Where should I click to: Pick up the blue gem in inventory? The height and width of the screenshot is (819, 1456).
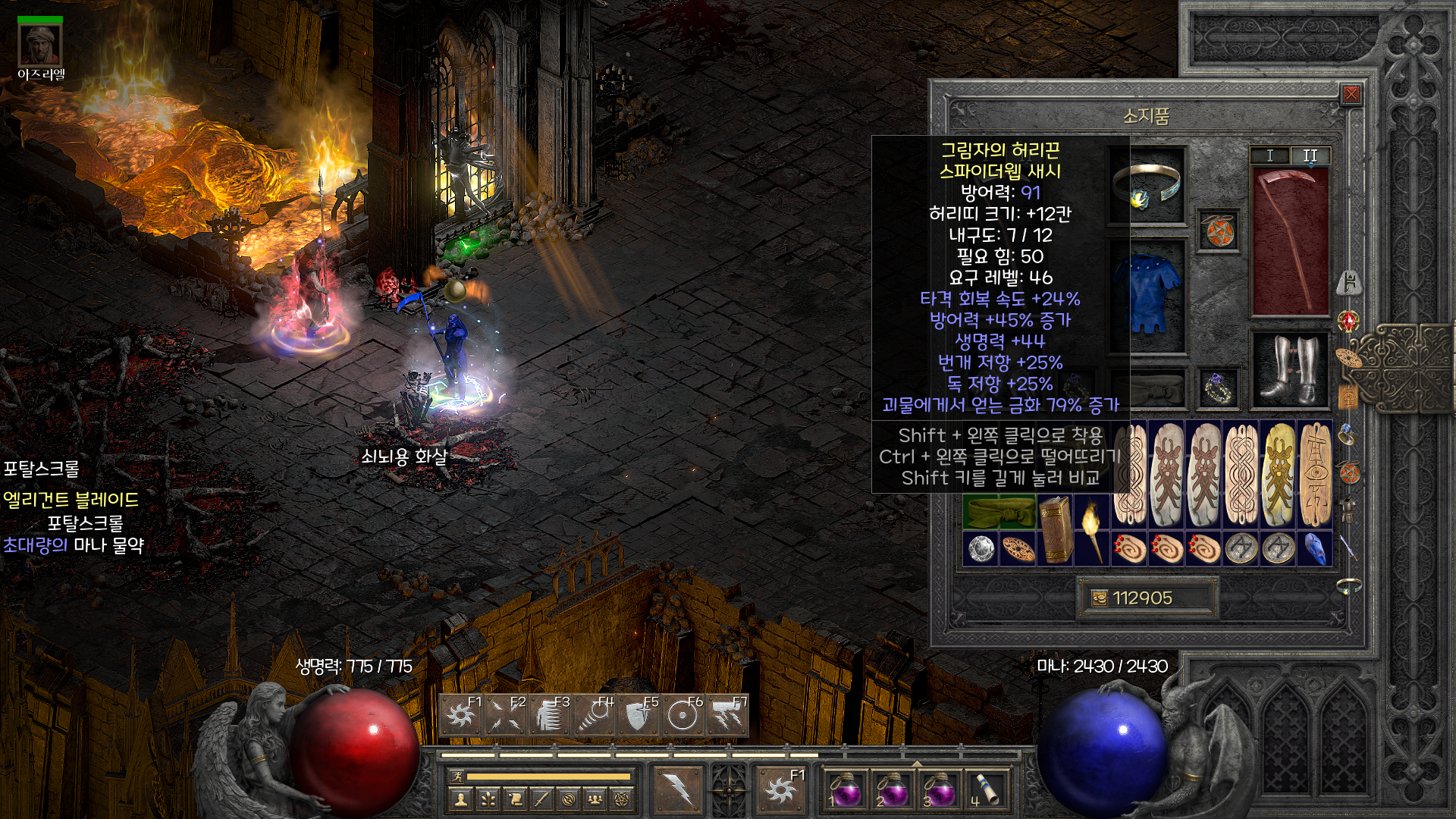1316,548
